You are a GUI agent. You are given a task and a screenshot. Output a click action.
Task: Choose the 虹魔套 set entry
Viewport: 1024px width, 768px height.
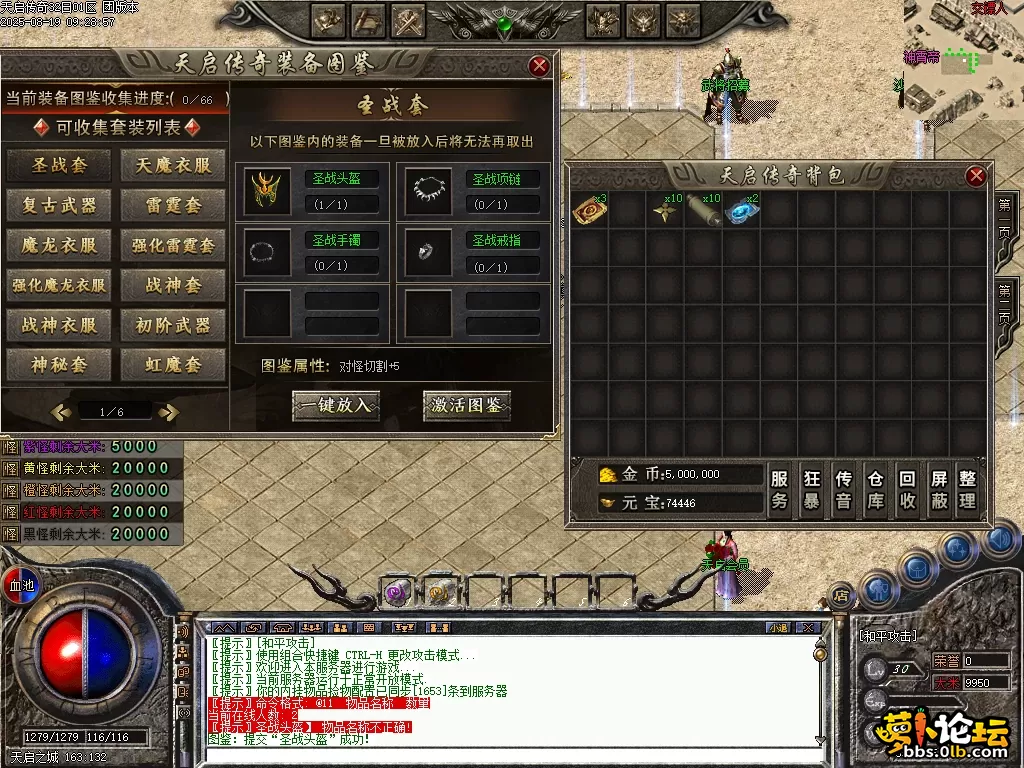point(173,365)
